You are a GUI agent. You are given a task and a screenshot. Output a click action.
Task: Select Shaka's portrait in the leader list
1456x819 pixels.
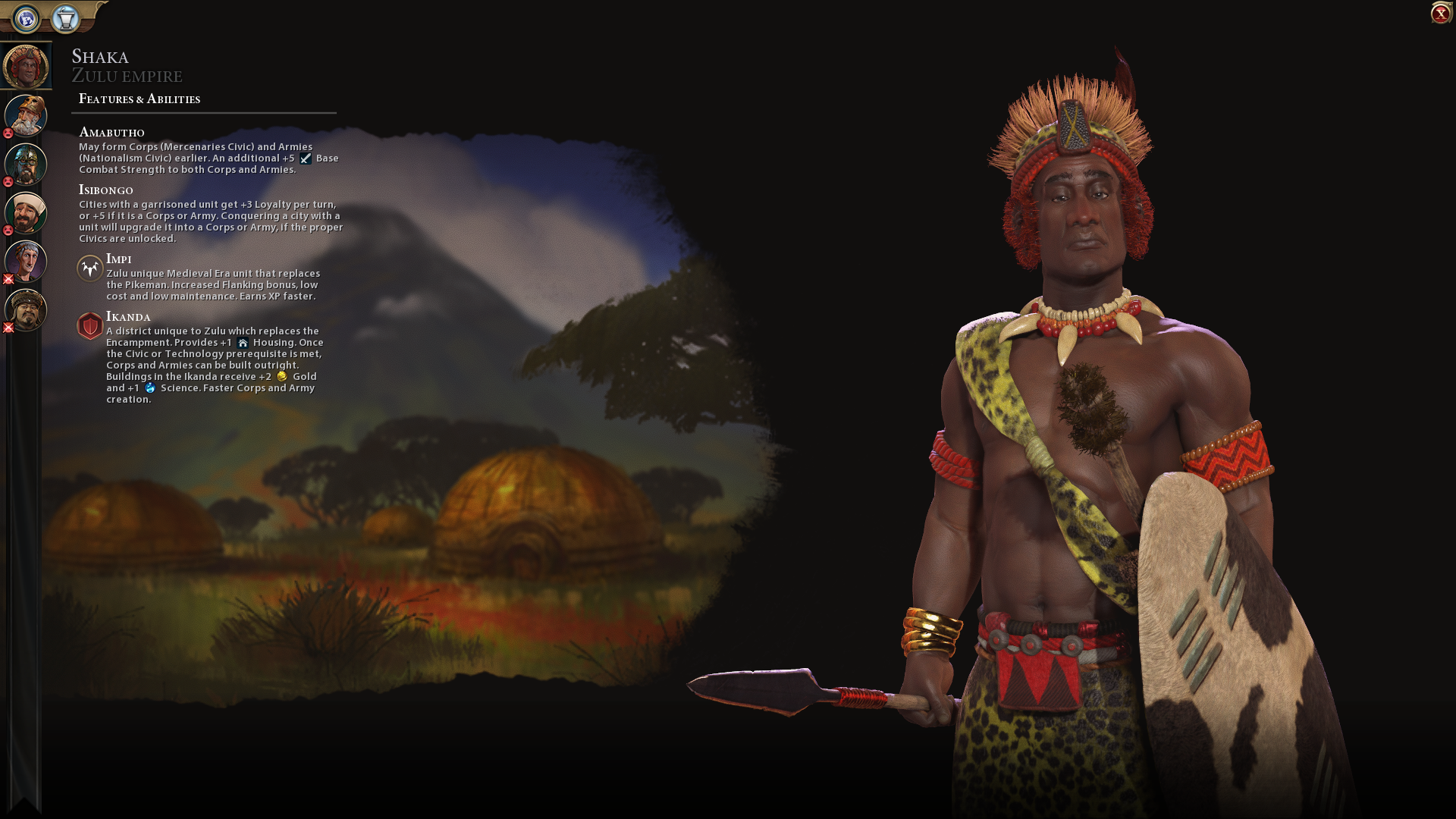click(x=26, y=66)
